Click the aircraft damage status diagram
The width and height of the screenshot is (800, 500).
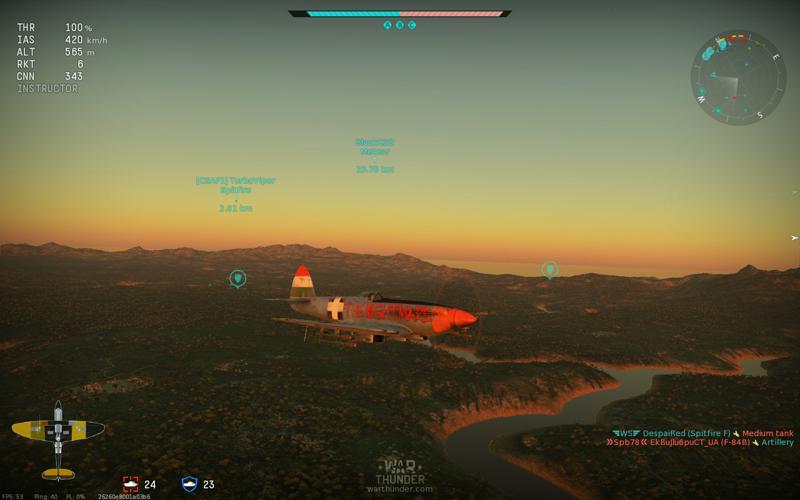58,438
